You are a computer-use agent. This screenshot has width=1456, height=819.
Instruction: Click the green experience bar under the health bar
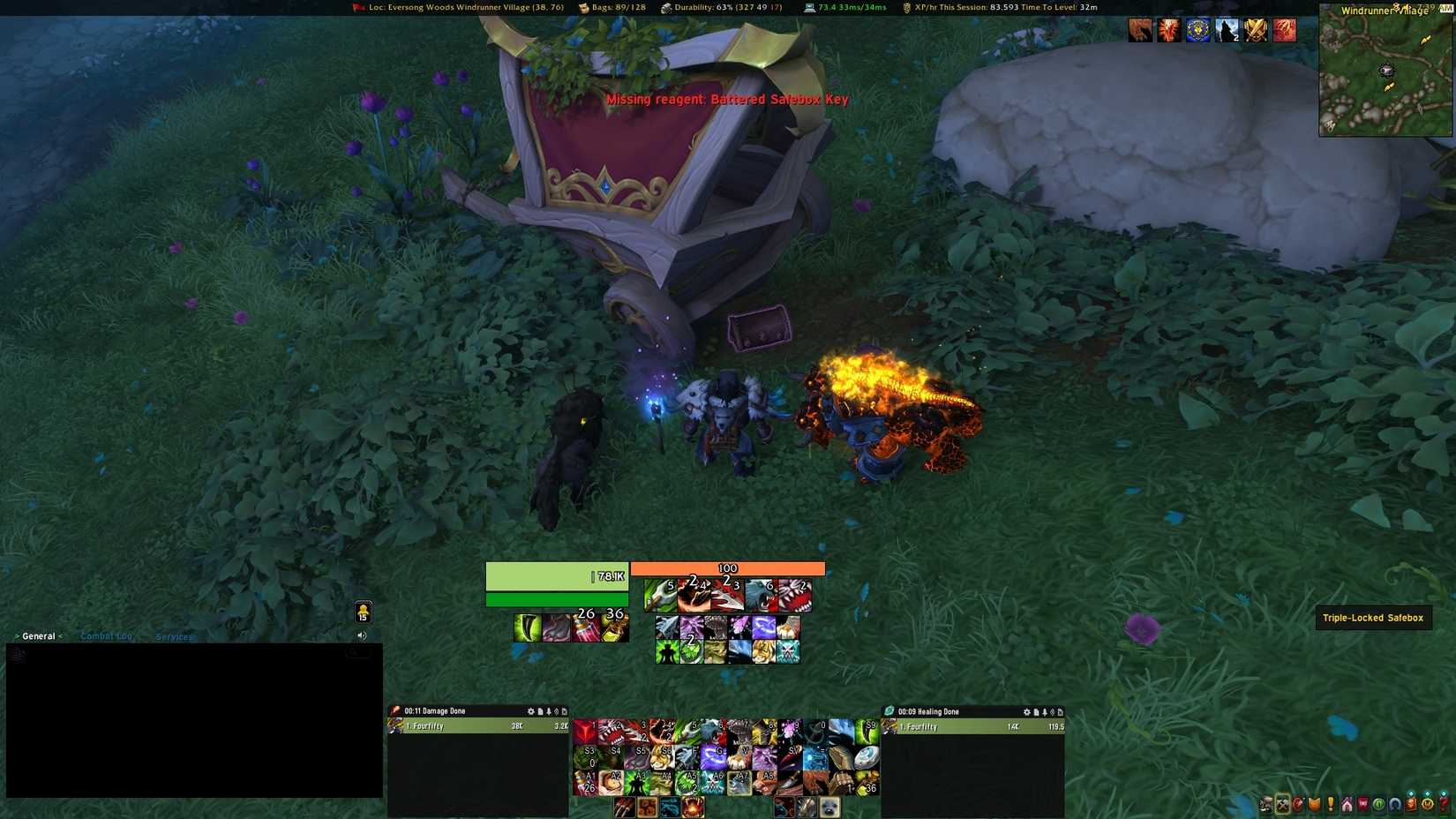(557, 598)
